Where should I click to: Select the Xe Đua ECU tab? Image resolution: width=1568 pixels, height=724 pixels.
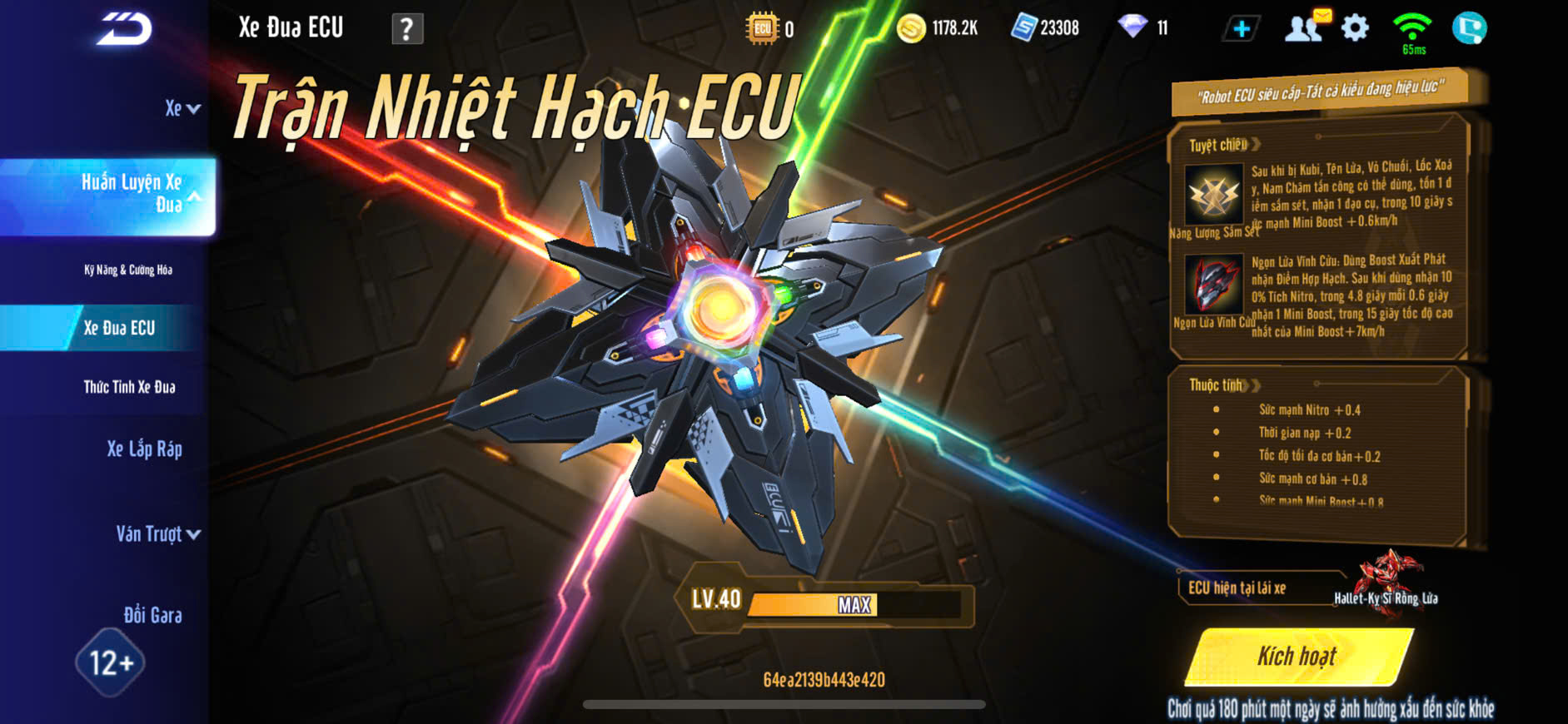click(119, 328)
